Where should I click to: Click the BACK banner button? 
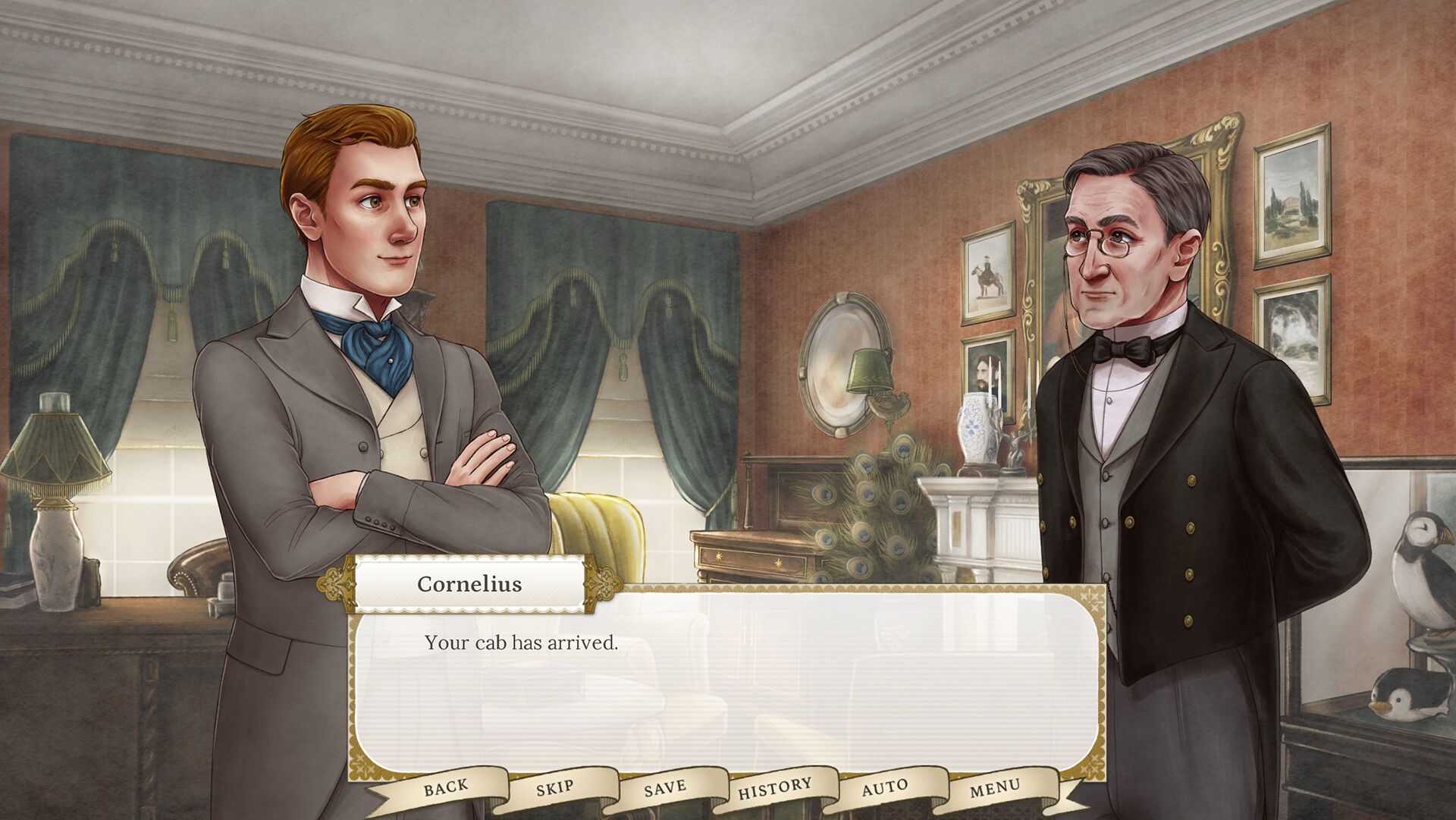[x=446, y=787]
